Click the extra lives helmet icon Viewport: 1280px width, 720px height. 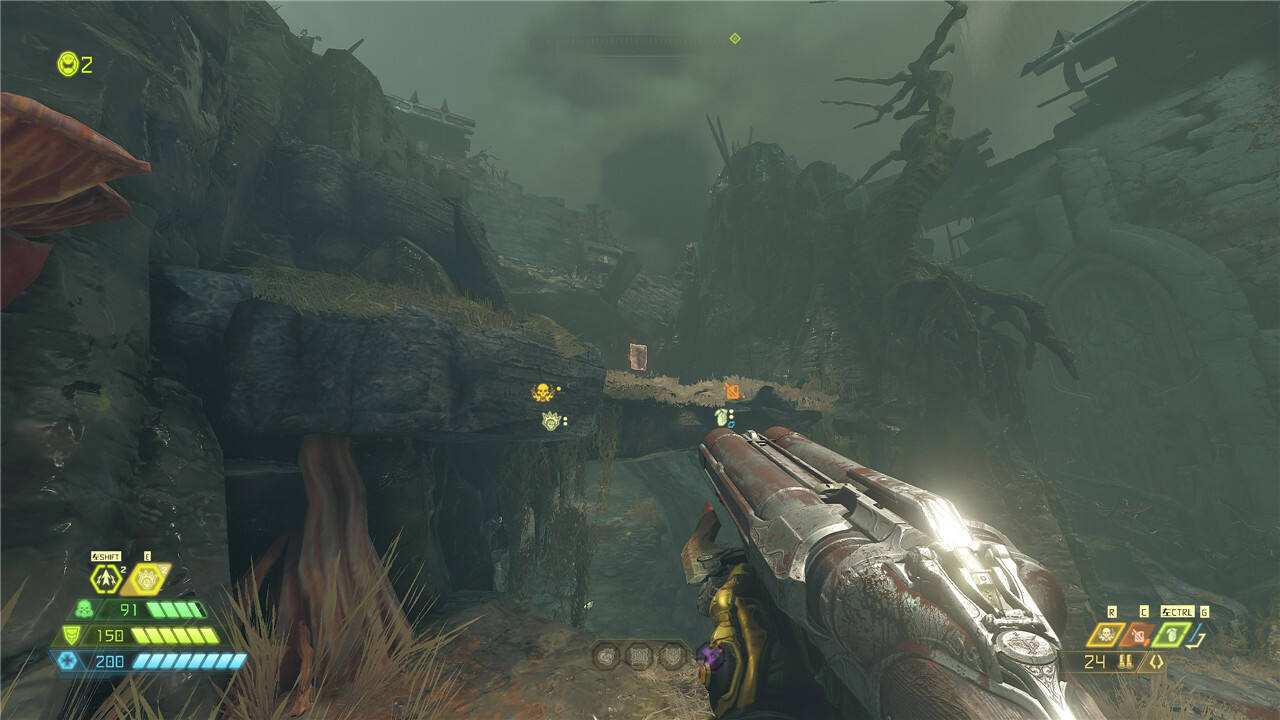click(x=68, y=64)
